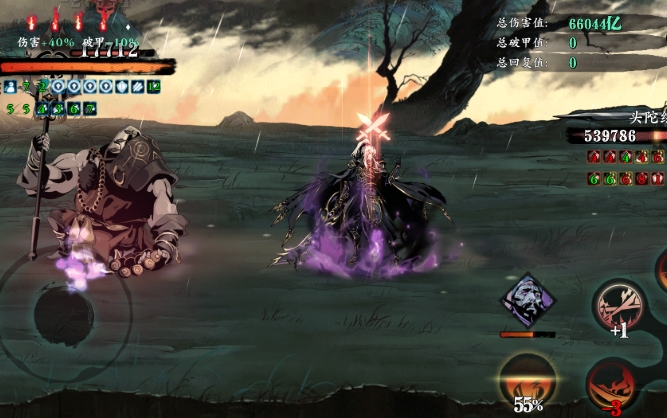Screen dimensions: 667x418
Task: Trigger the orange orb skill at 55%
Action: point(527,380)
